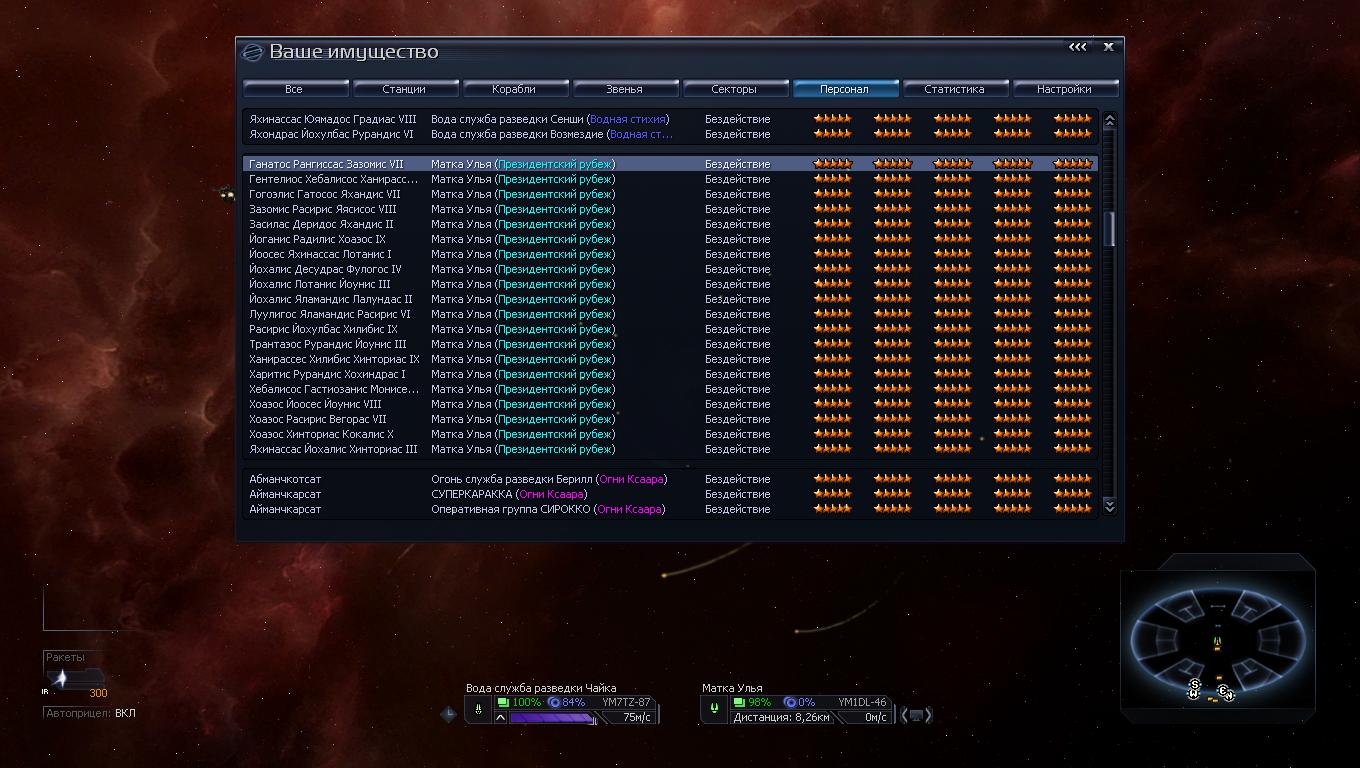This screenshot has width=1360, height=768.
Task: Select pilot Абманчкотсат in the list
Action: (286, 479)
